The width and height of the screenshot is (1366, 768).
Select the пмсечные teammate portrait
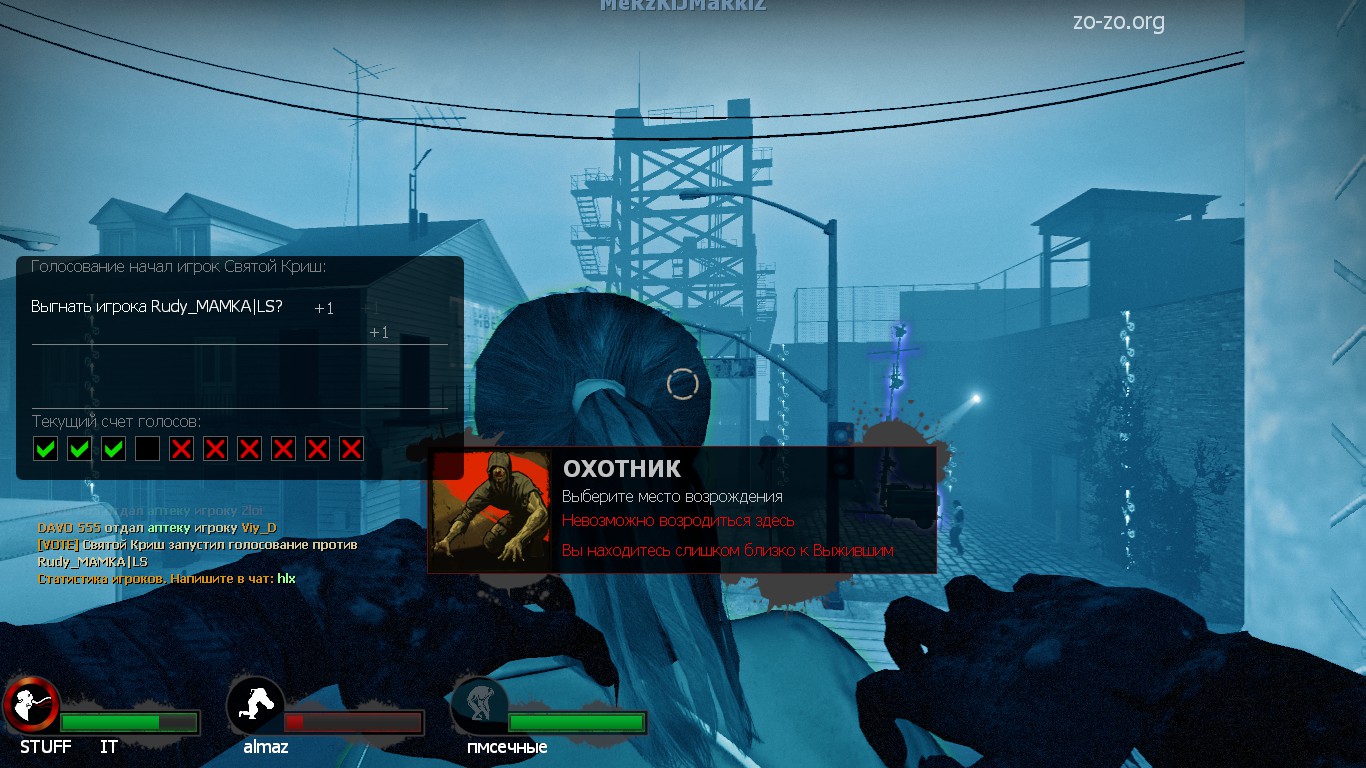pos(480,704)
